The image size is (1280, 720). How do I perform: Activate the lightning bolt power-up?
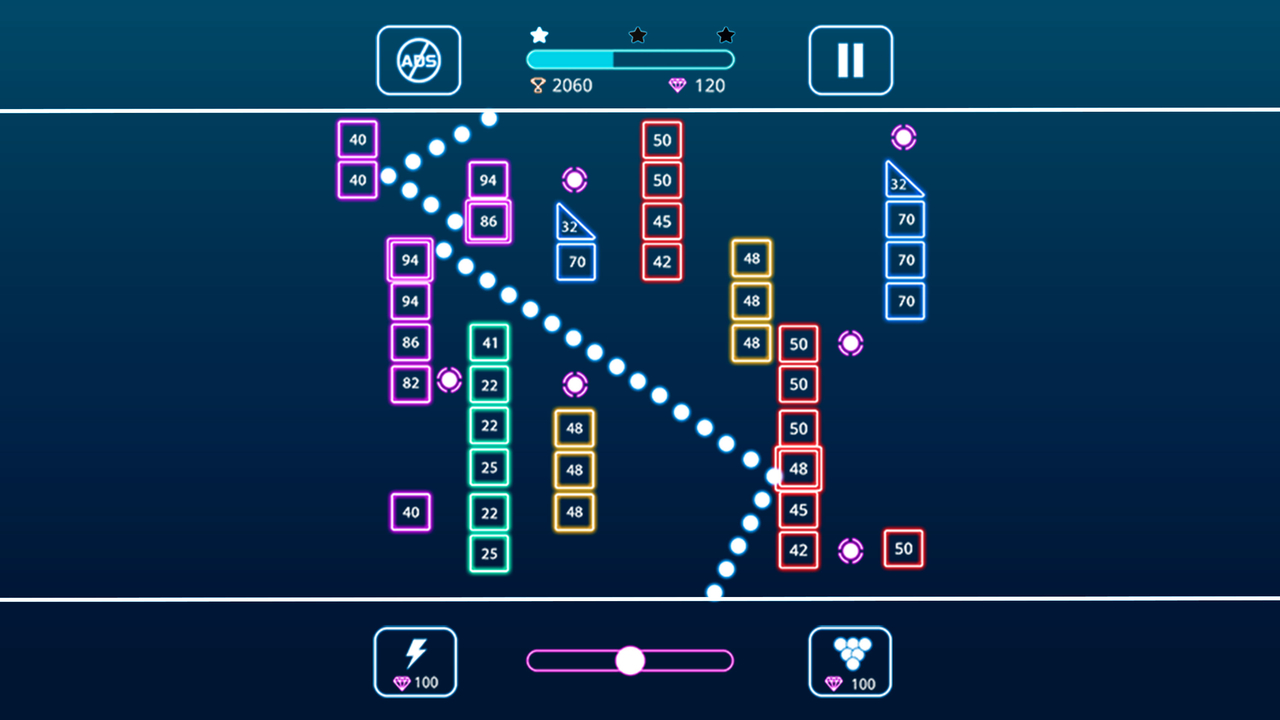click(x=415, y=662)
